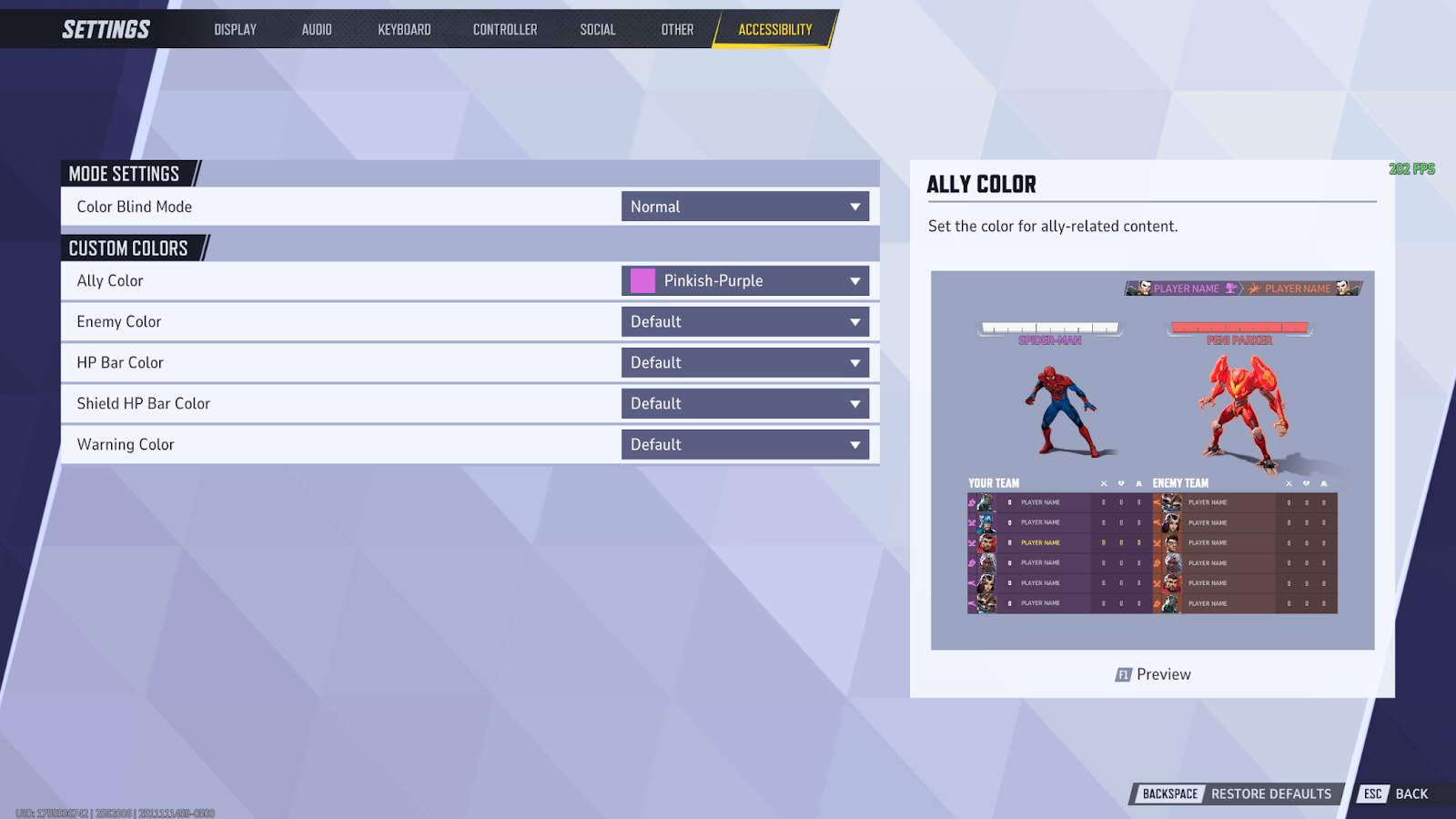Viewport: 1456px width, 819px height.
Task: Open the Warning Color dropdown set to Default
Action: point(744,444)
